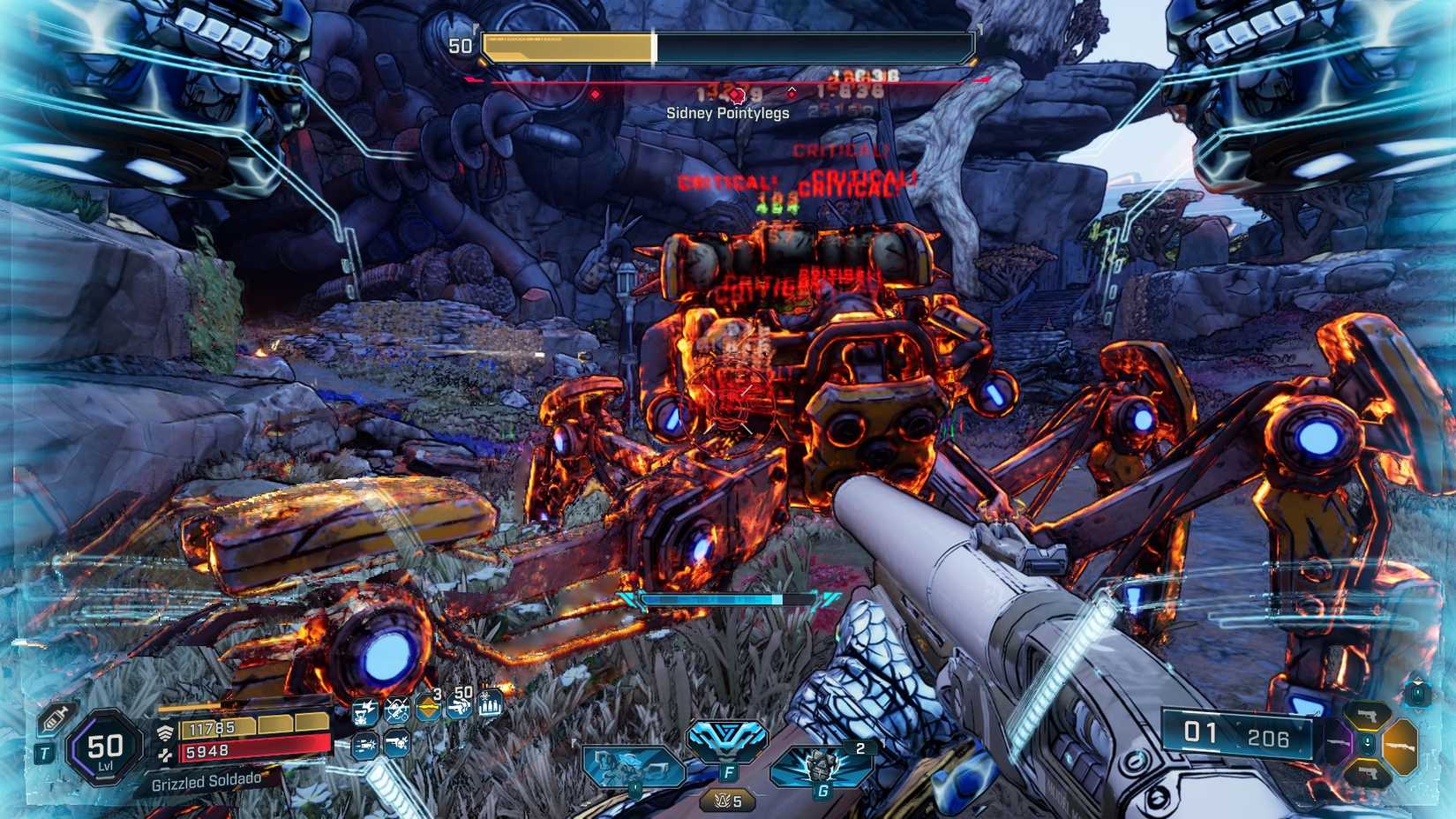Click the gold grenade badge showing count 3
This screenshot has height=819, width=1456.
[x=428, y=707]
